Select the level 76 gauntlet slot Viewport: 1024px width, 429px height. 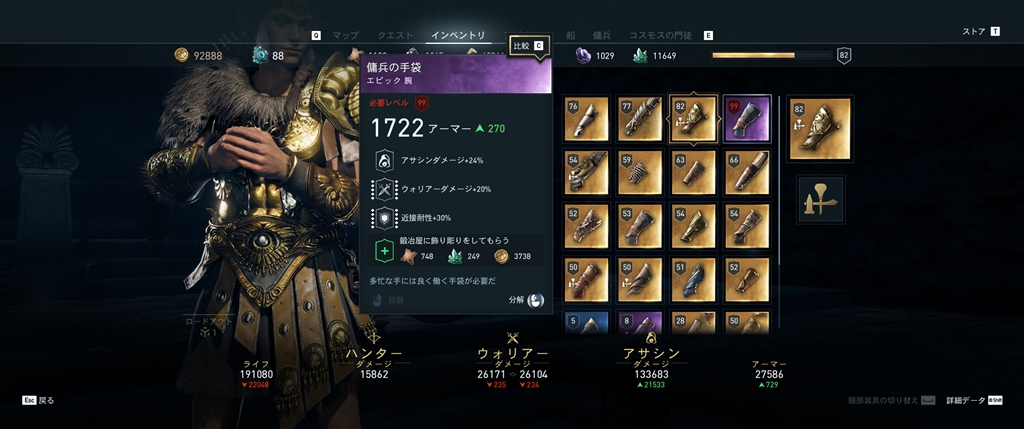tap(585, 119)
